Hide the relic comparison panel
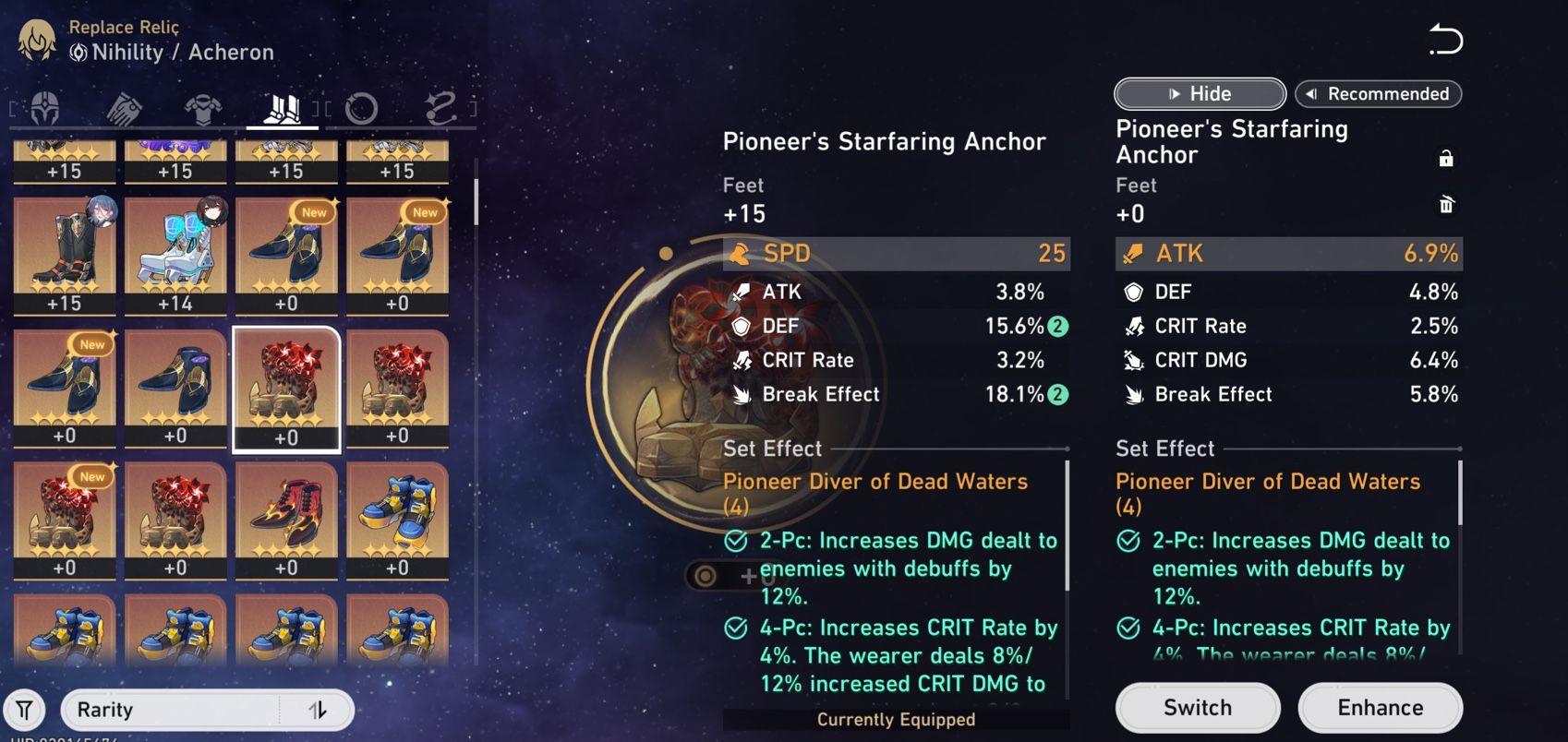This screenshot has width=1568, height=742. (1199, 93)
